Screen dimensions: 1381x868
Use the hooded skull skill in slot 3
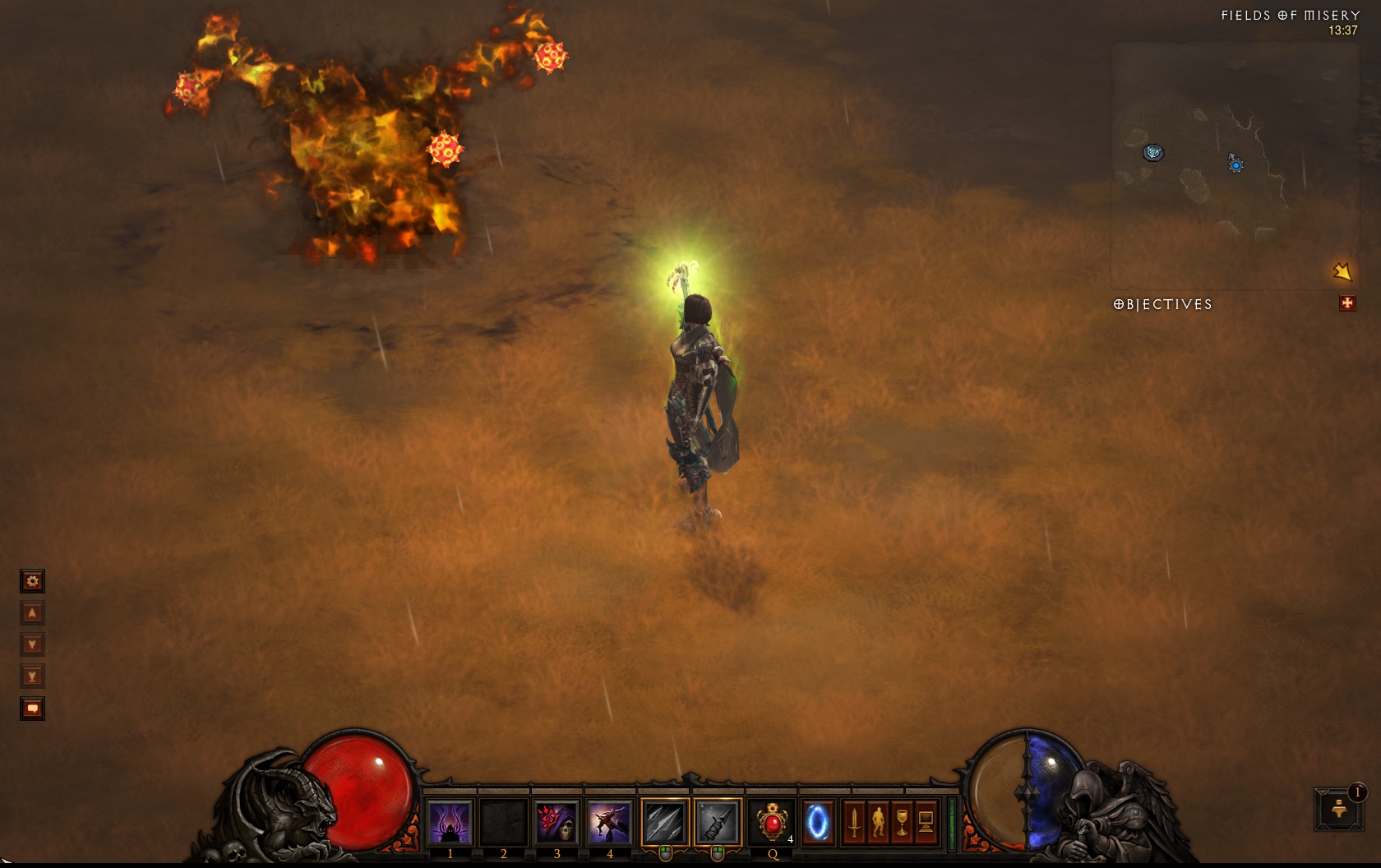(x=557, y=822)
